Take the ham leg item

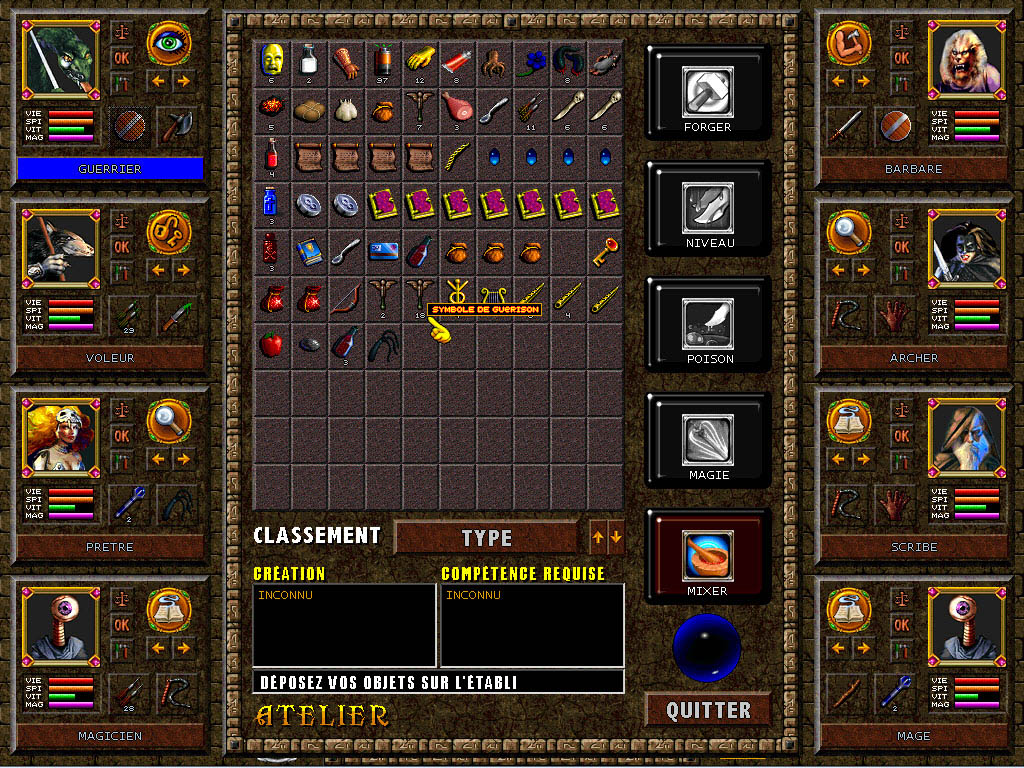456,106
